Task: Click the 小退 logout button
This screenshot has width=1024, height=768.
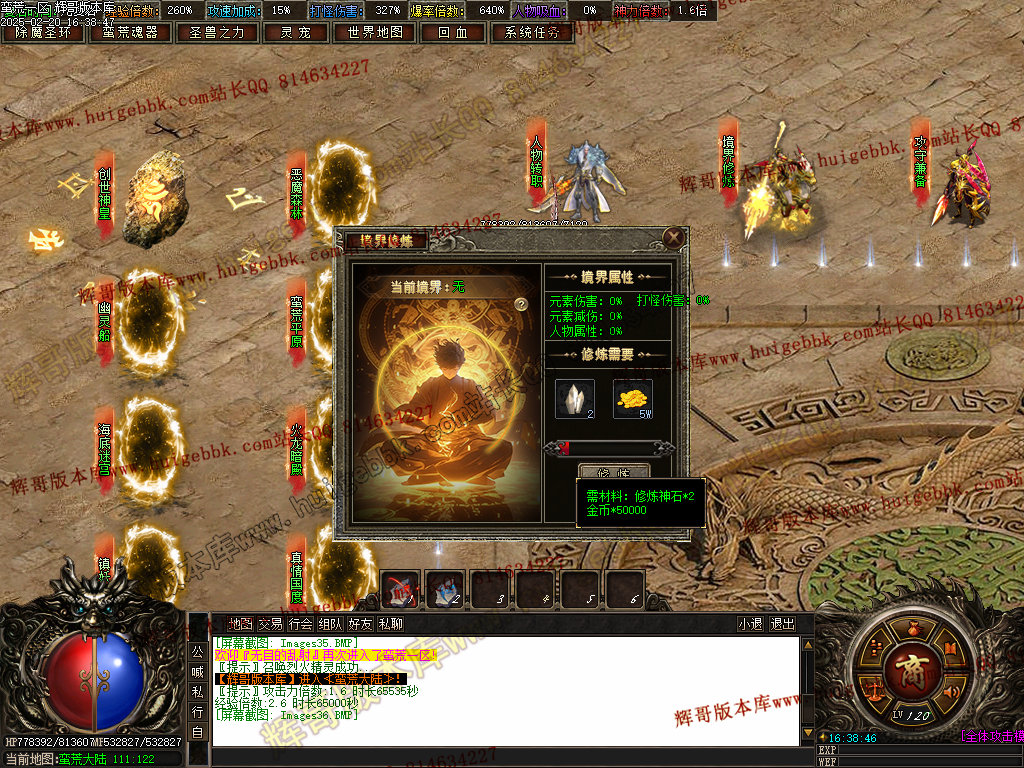Action: click(751, 624)
